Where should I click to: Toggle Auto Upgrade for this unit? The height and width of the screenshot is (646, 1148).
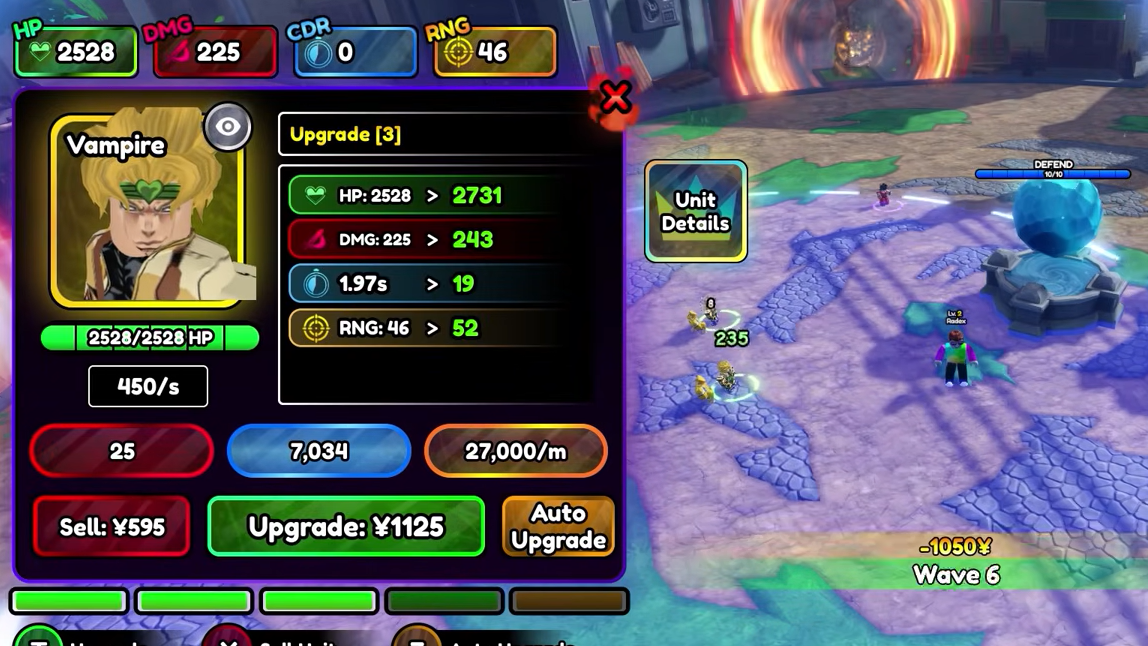tap(558, 526)
